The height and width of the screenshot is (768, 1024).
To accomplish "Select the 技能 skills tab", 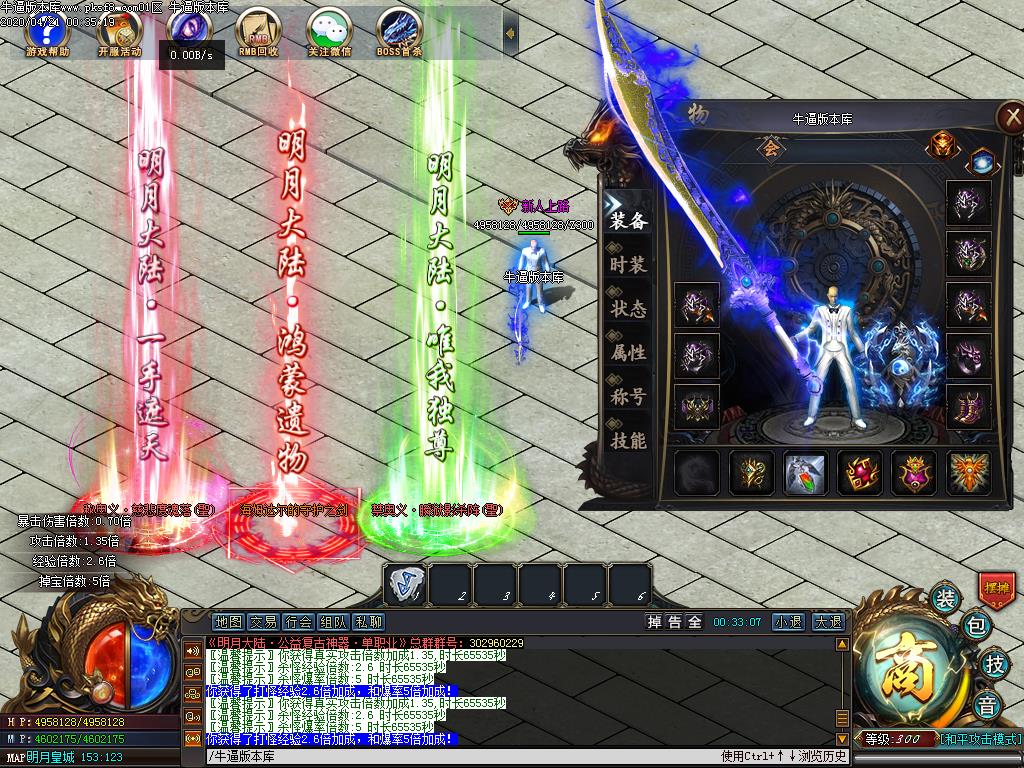I will pos(628,441).
